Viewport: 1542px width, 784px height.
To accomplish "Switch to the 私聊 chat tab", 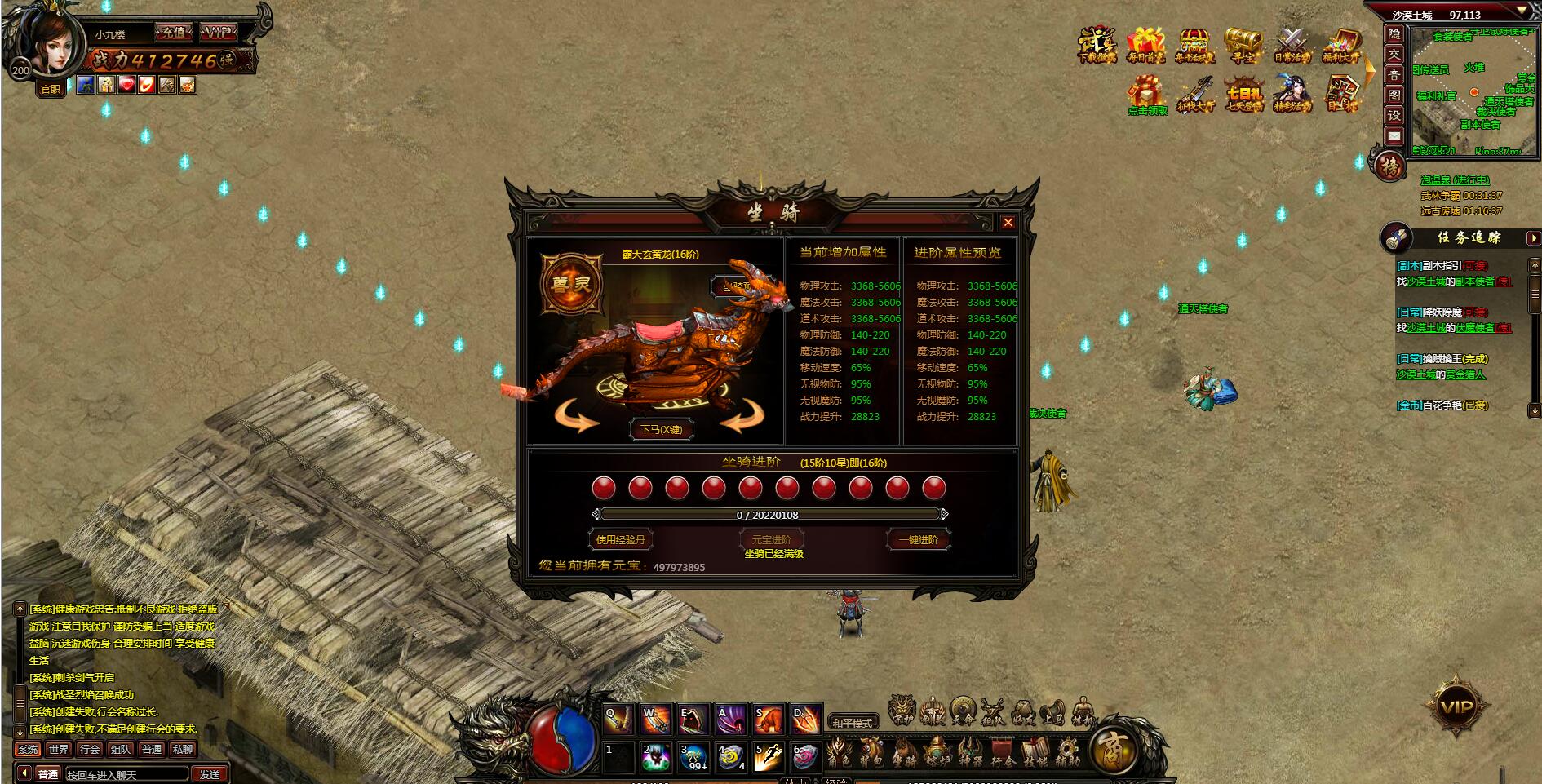I will point(183,749).
